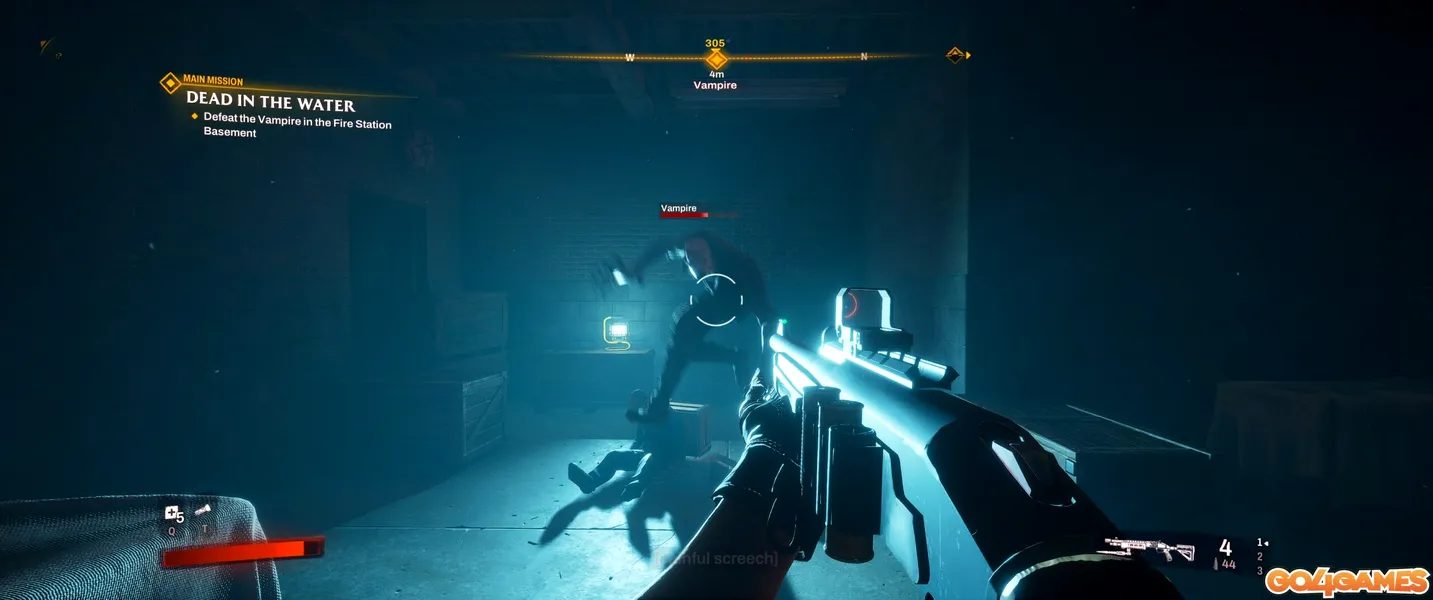The height and width of the screenshot is (600, 1433).
Task: Choose weapon slot 1
Action: click(1260, 543)
